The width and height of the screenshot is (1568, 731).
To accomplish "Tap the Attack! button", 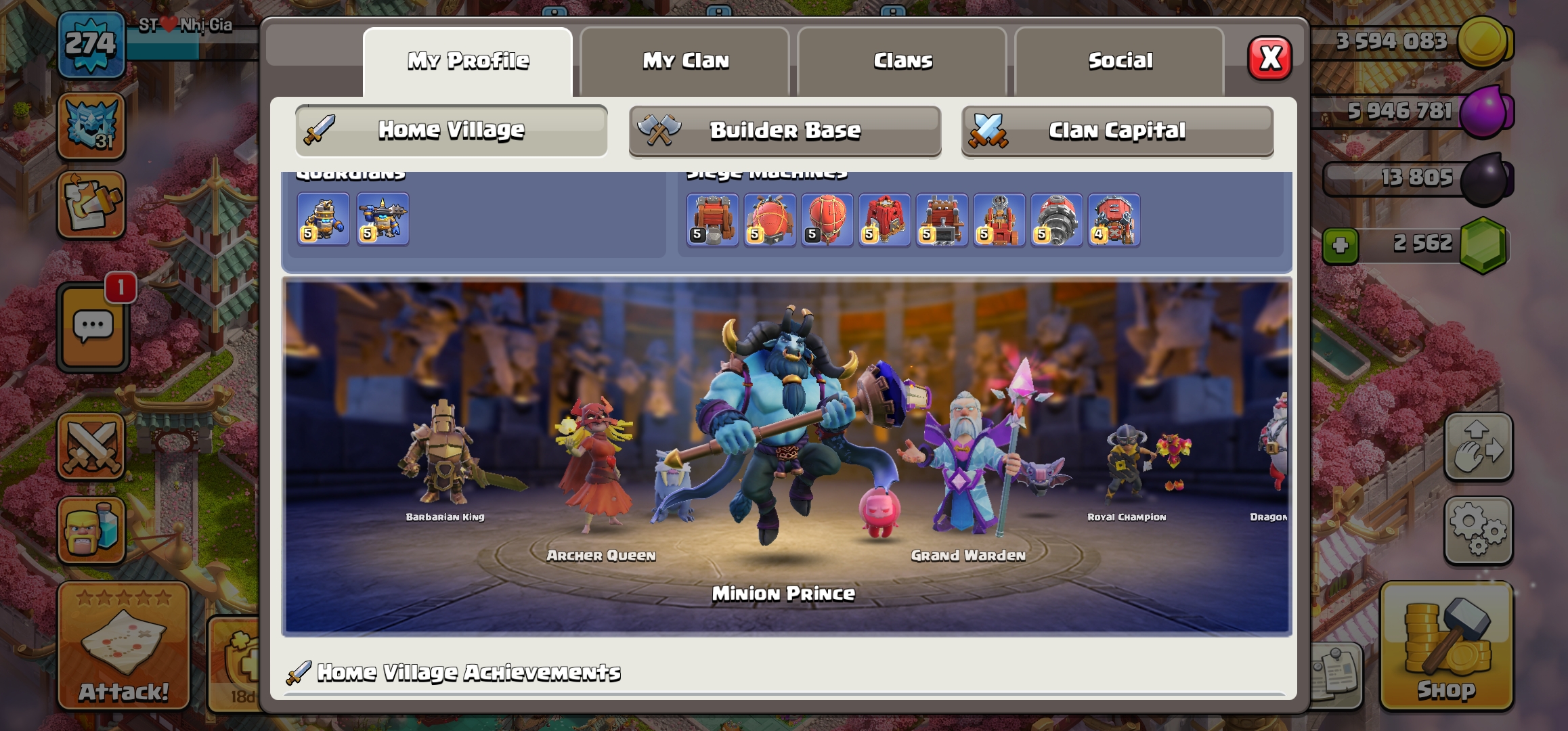I will (123, 645).
